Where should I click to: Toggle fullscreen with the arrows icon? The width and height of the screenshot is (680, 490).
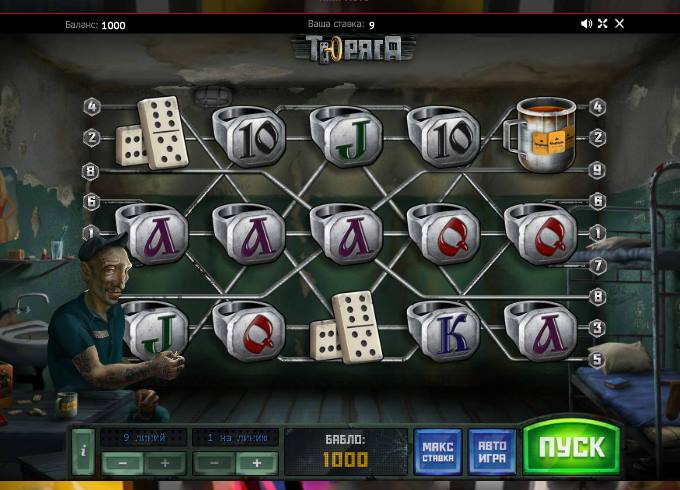(603, 24)
